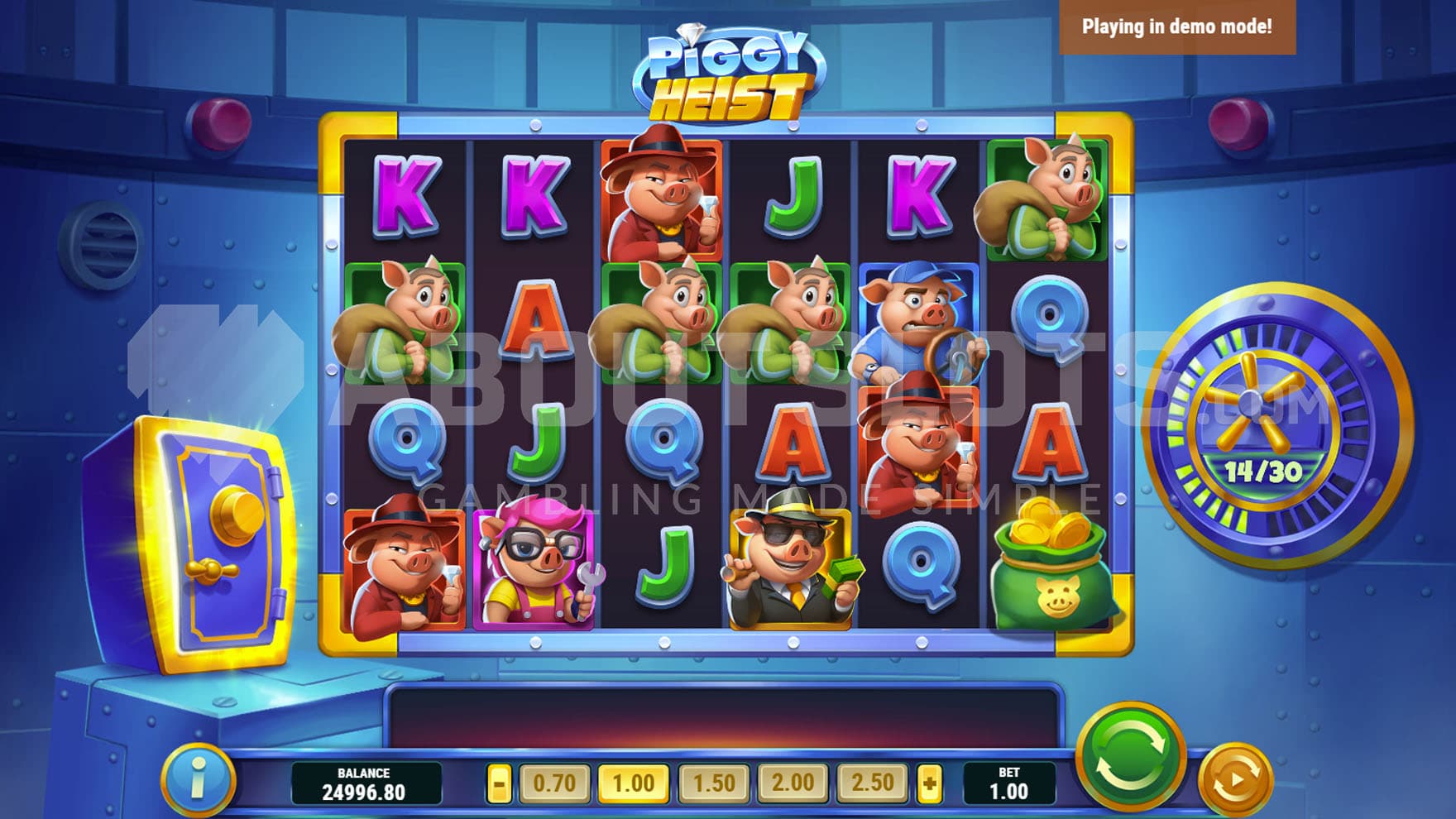
Task: Increase the bet with the plus button
Action: [929, 782]
